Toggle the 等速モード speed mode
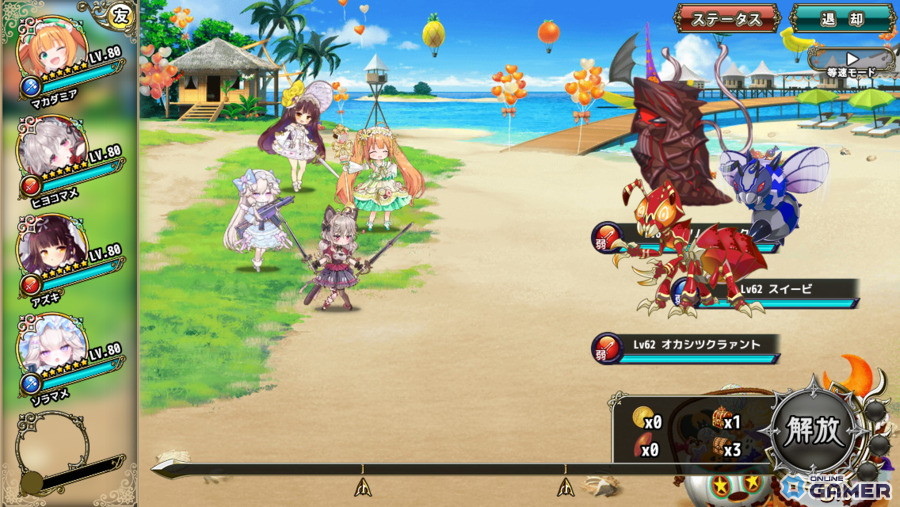Screen dimensions: 900x507 (x=851, y=64)
